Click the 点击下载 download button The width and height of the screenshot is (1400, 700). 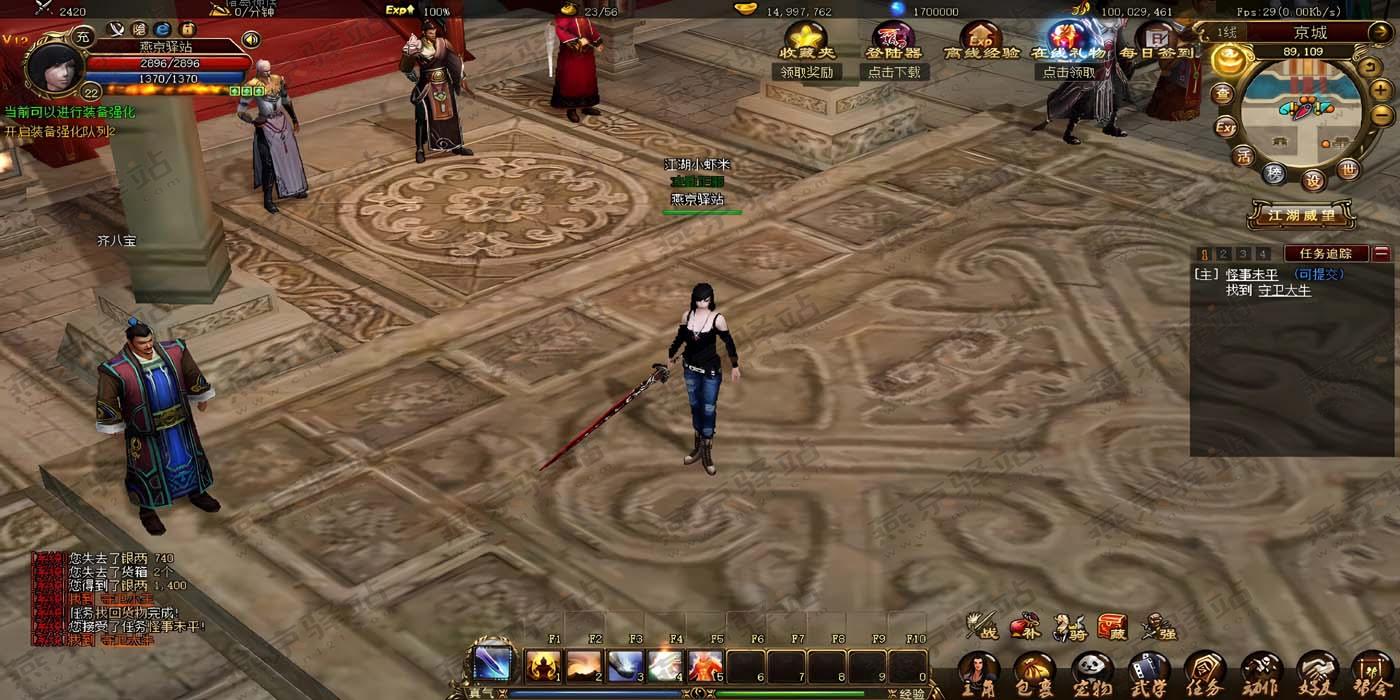894,72
